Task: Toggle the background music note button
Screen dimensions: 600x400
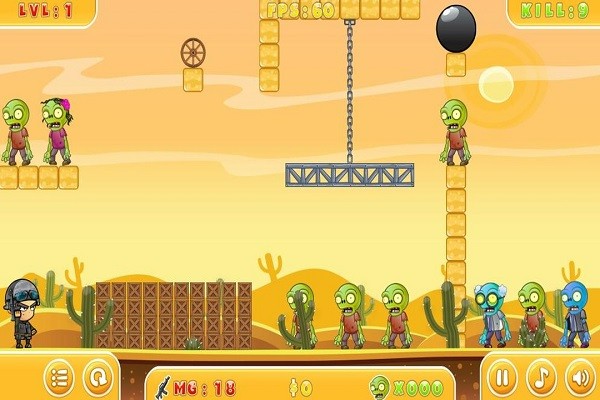Action: [x=541, y=379]
